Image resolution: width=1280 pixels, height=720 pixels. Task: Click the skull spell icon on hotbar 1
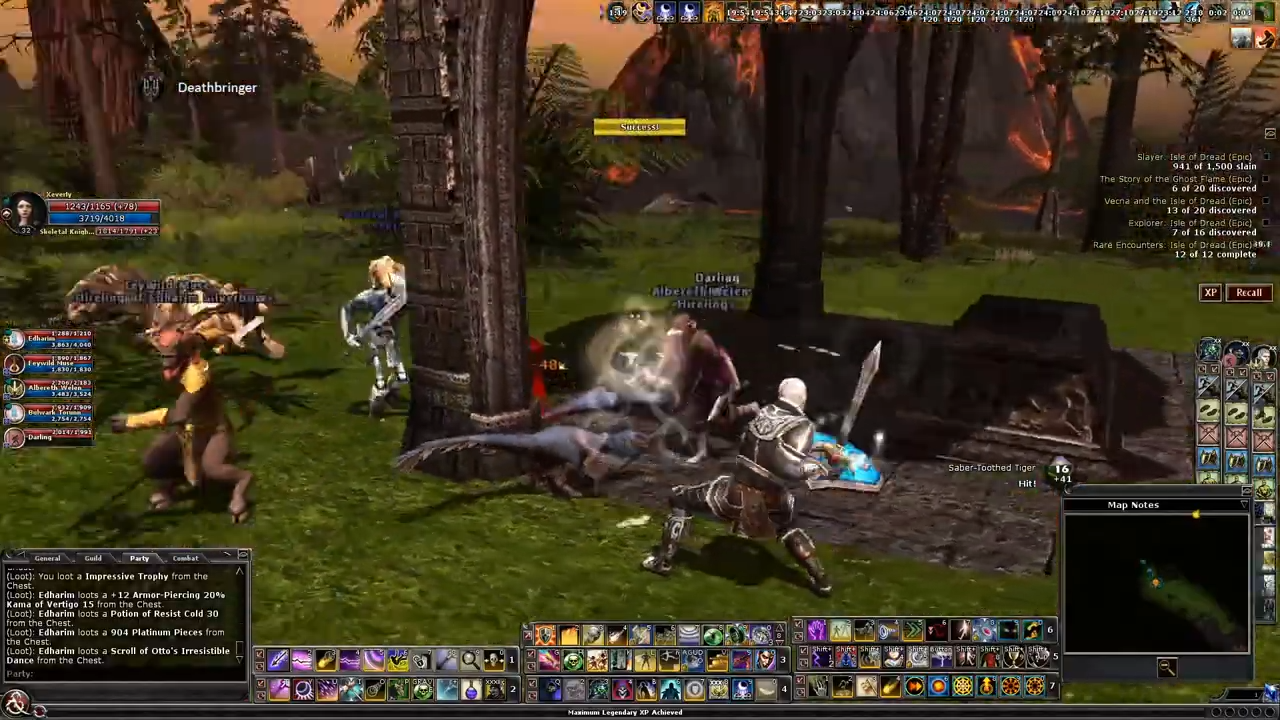click(492, 660)
